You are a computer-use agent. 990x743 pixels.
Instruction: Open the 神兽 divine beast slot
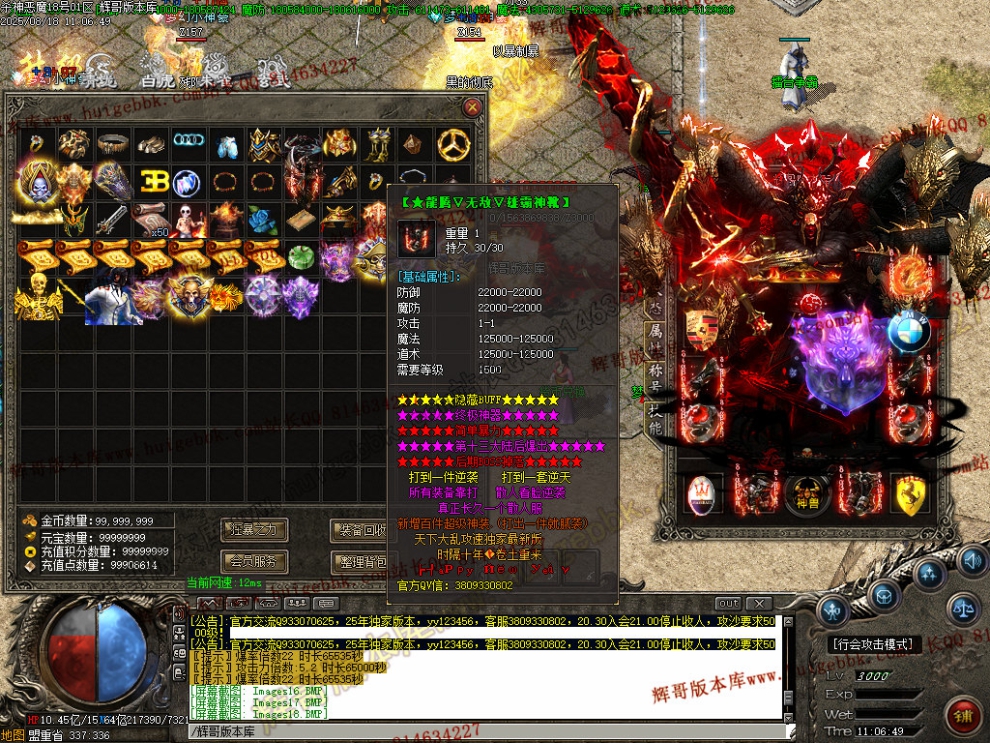(x=808, y=493)
